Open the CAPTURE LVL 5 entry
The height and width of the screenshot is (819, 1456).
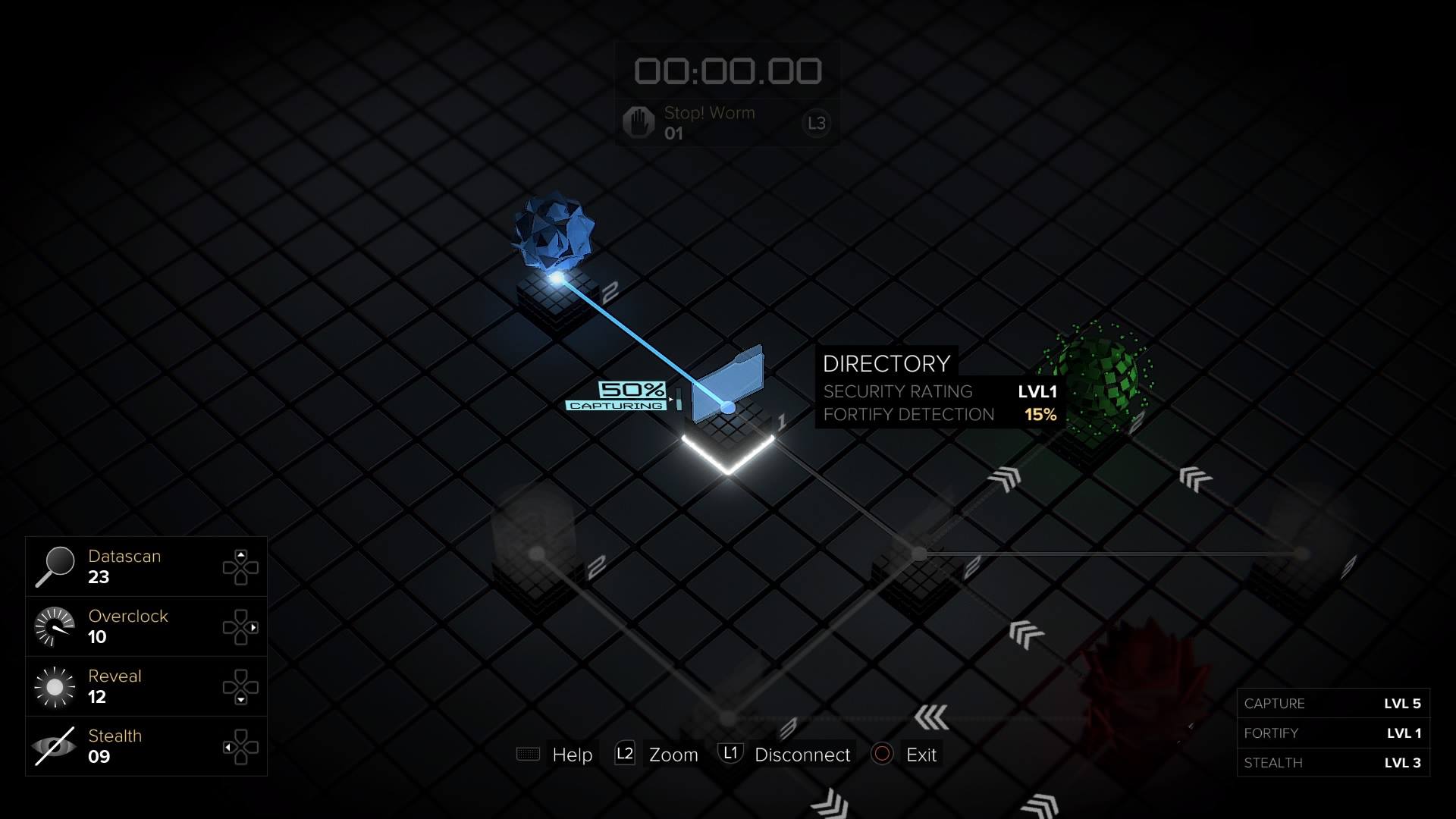pyautogui.click(x=1332, y=703)
